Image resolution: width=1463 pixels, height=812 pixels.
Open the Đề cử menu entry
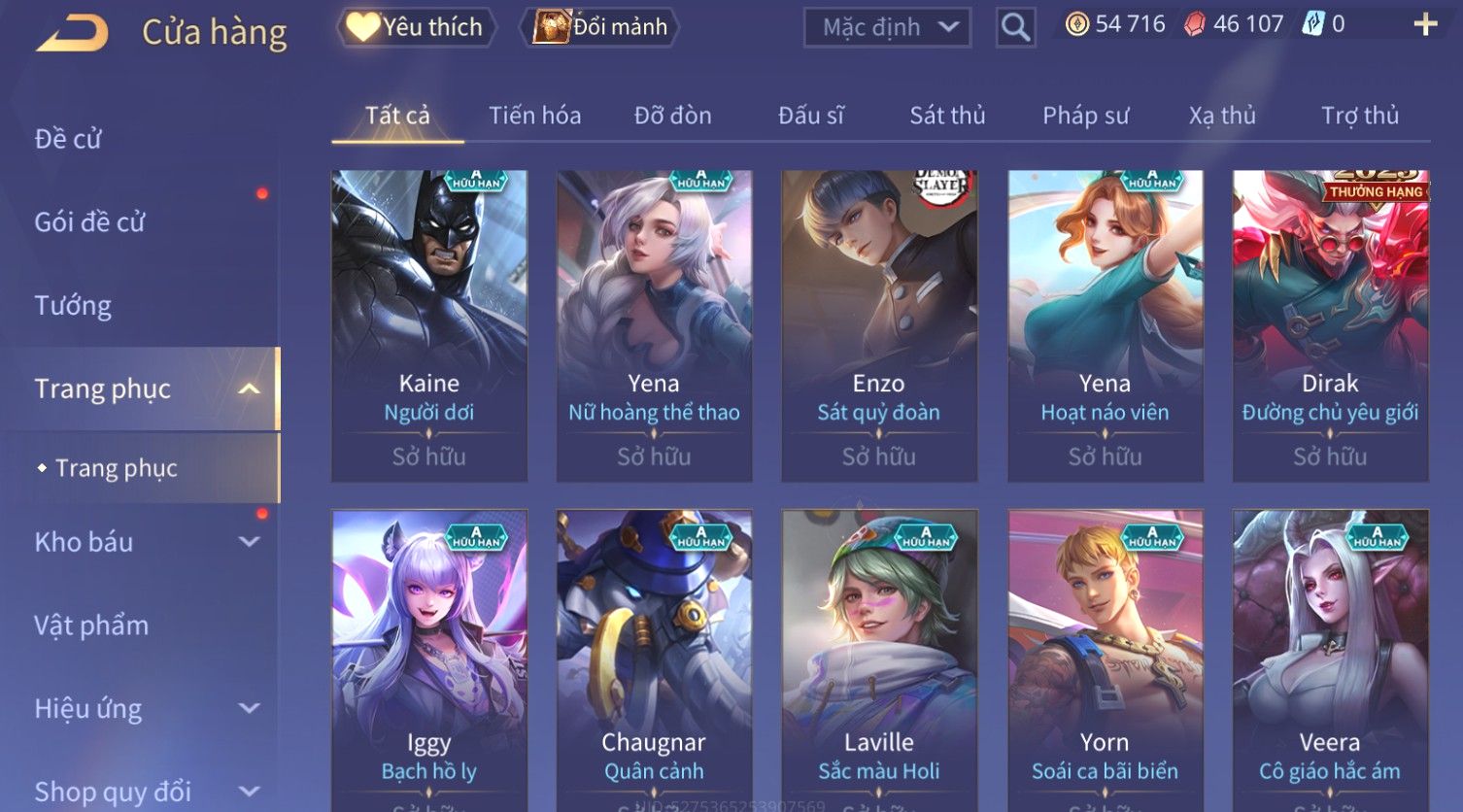(68, 139)
